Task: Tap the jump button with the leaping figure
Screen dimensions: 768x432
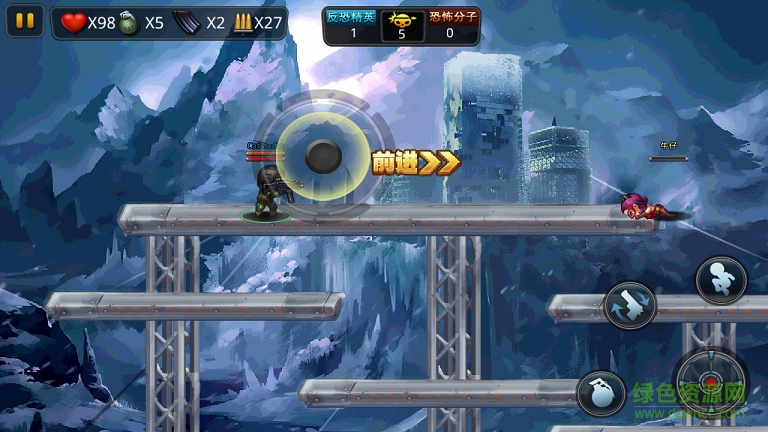Action: pos(721,280)
